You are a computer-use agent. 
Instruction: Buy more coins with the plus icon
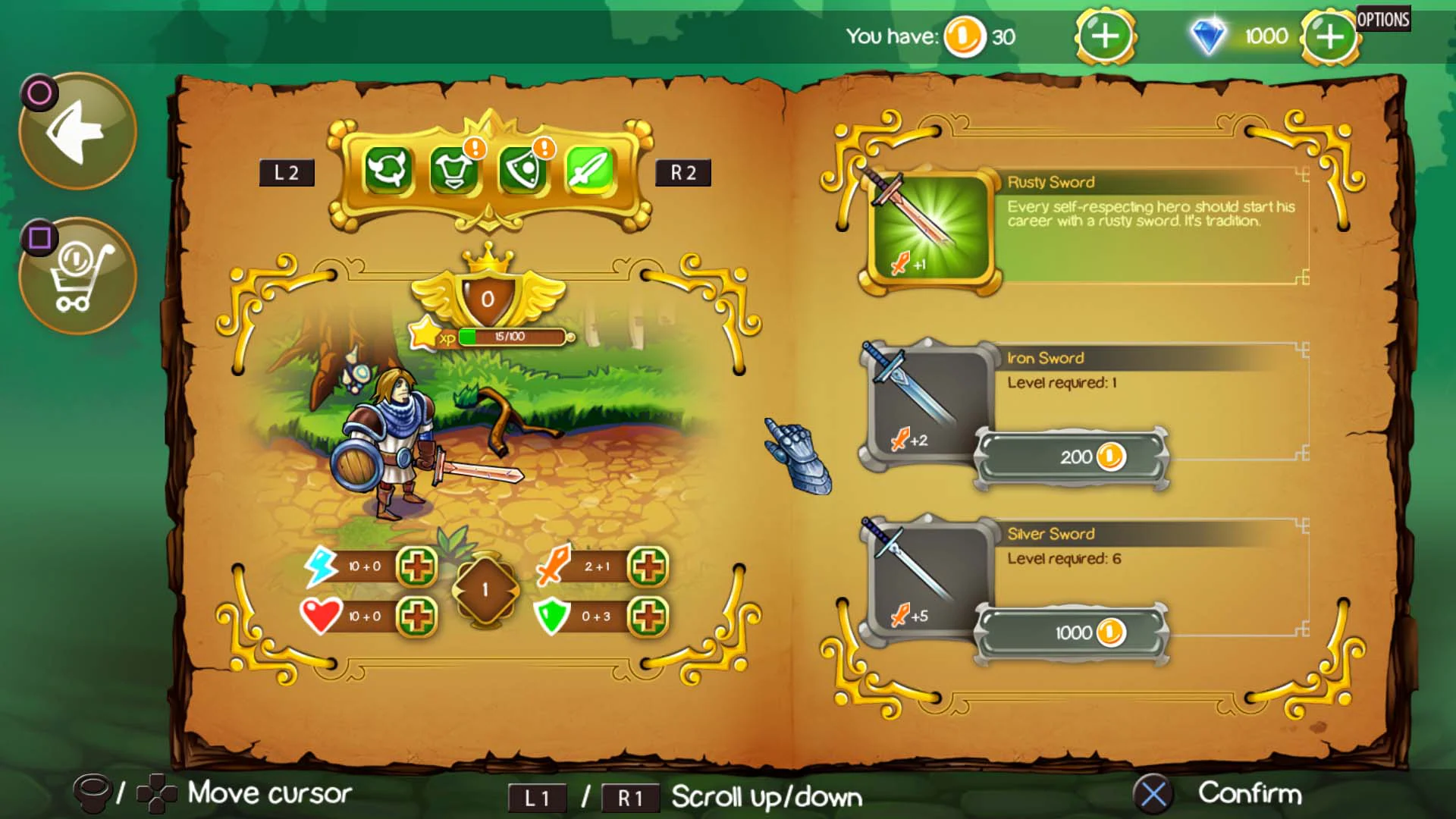(1104, 36)
